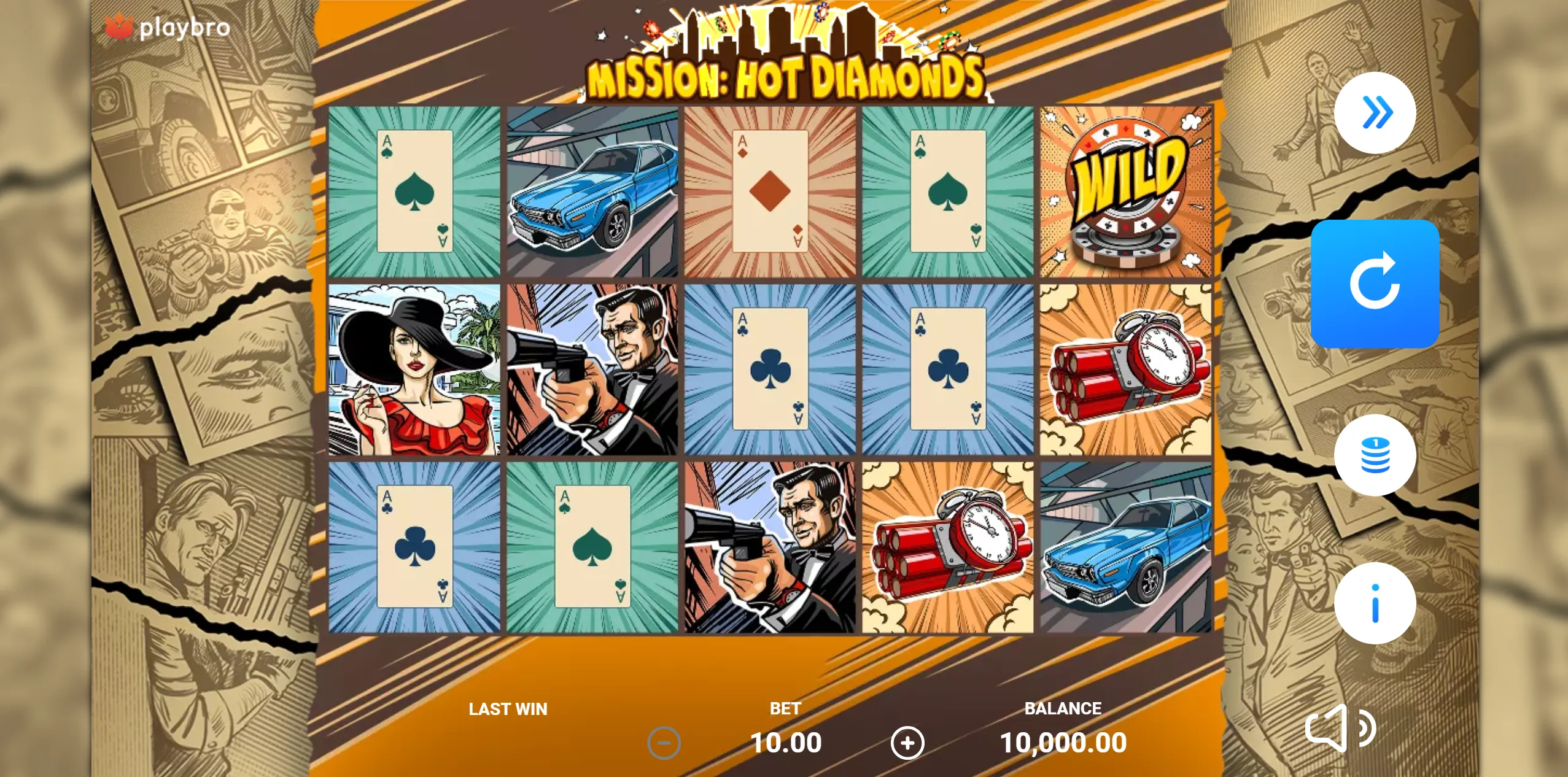Screen dimensions: 1568x777
Task: Click the BET label above 10.00
Action: (x=786, y=709)
